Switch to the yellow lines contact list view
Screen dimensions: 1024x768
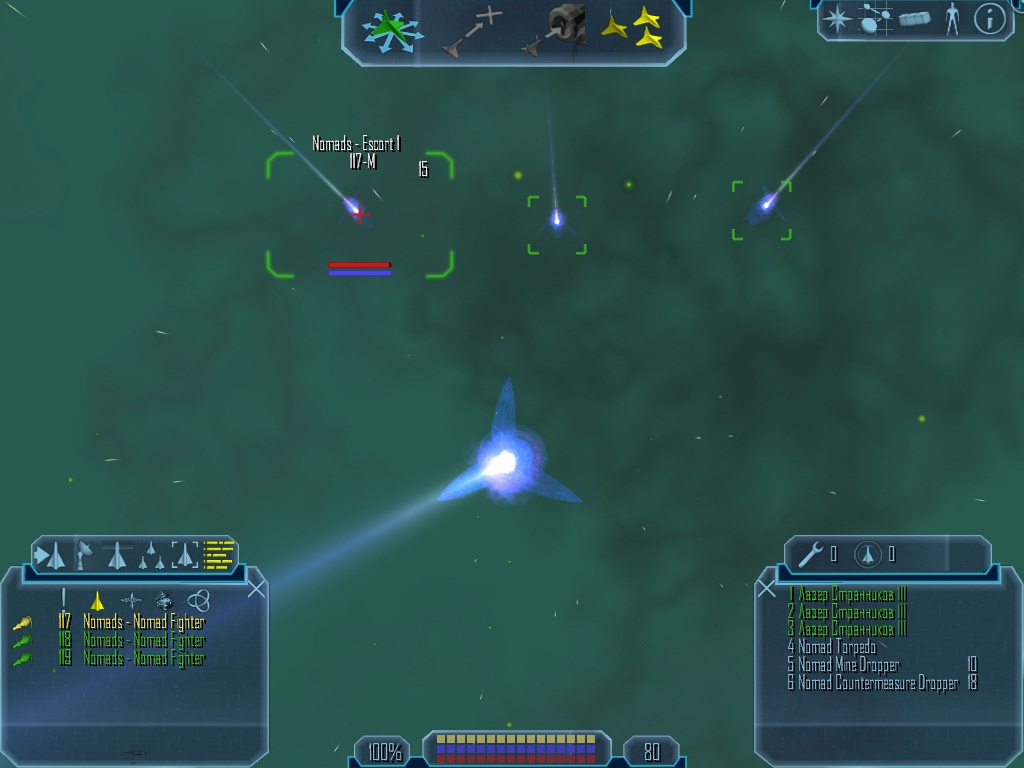click(x=219, y=554)
